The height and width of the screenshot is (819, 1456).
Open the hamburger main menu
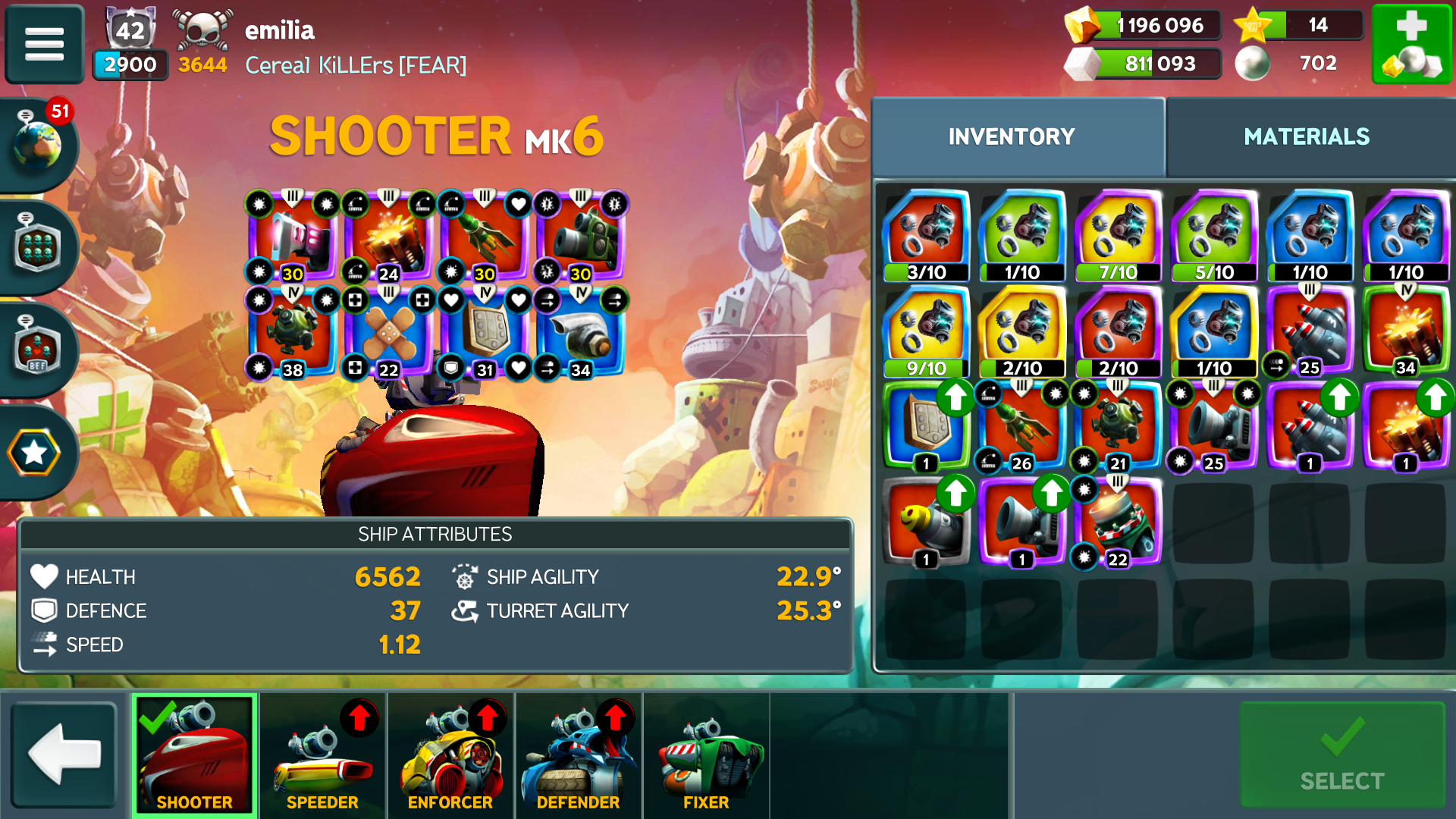point(44,44)
